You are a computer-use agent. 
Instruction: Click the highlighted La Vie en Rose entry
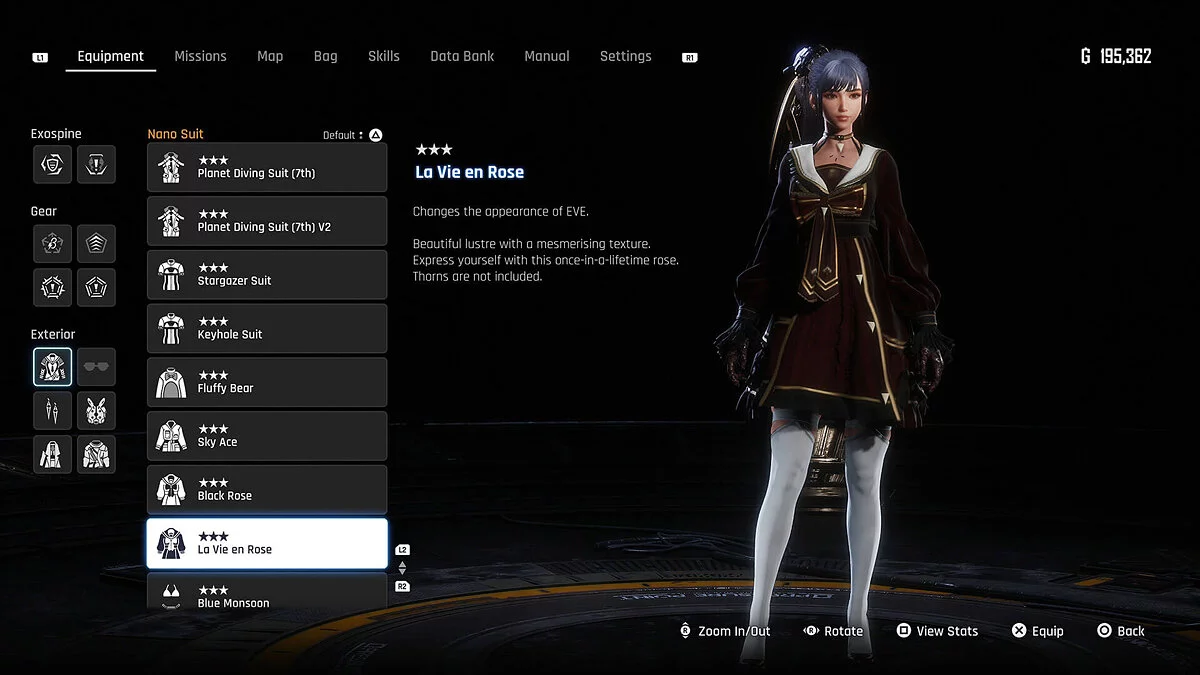(267, 543)
